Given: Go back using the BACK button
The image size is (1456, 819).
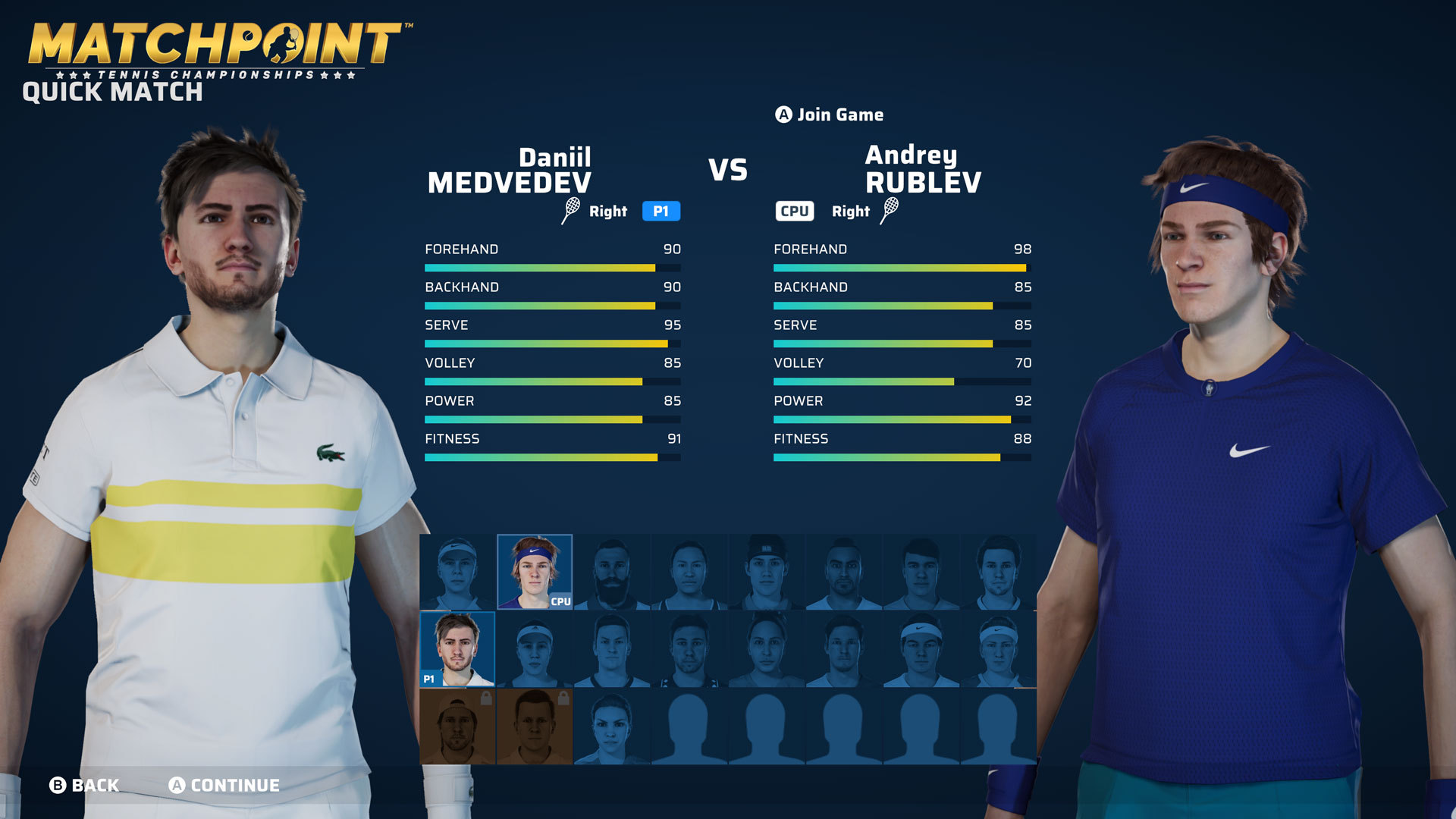Looking at the screenshot, I should [84, 785].
